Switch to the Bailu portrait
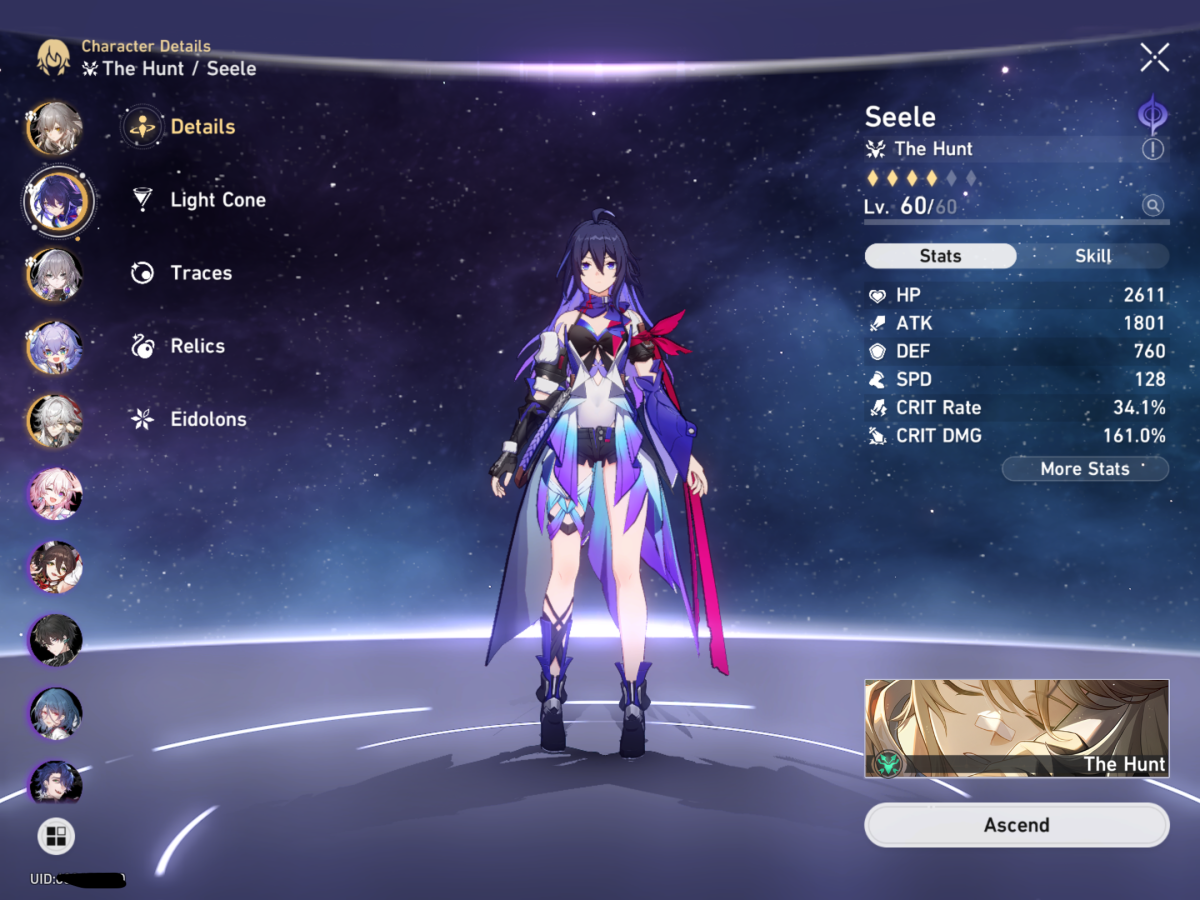The image size is (1200, 900). [55, 347]
